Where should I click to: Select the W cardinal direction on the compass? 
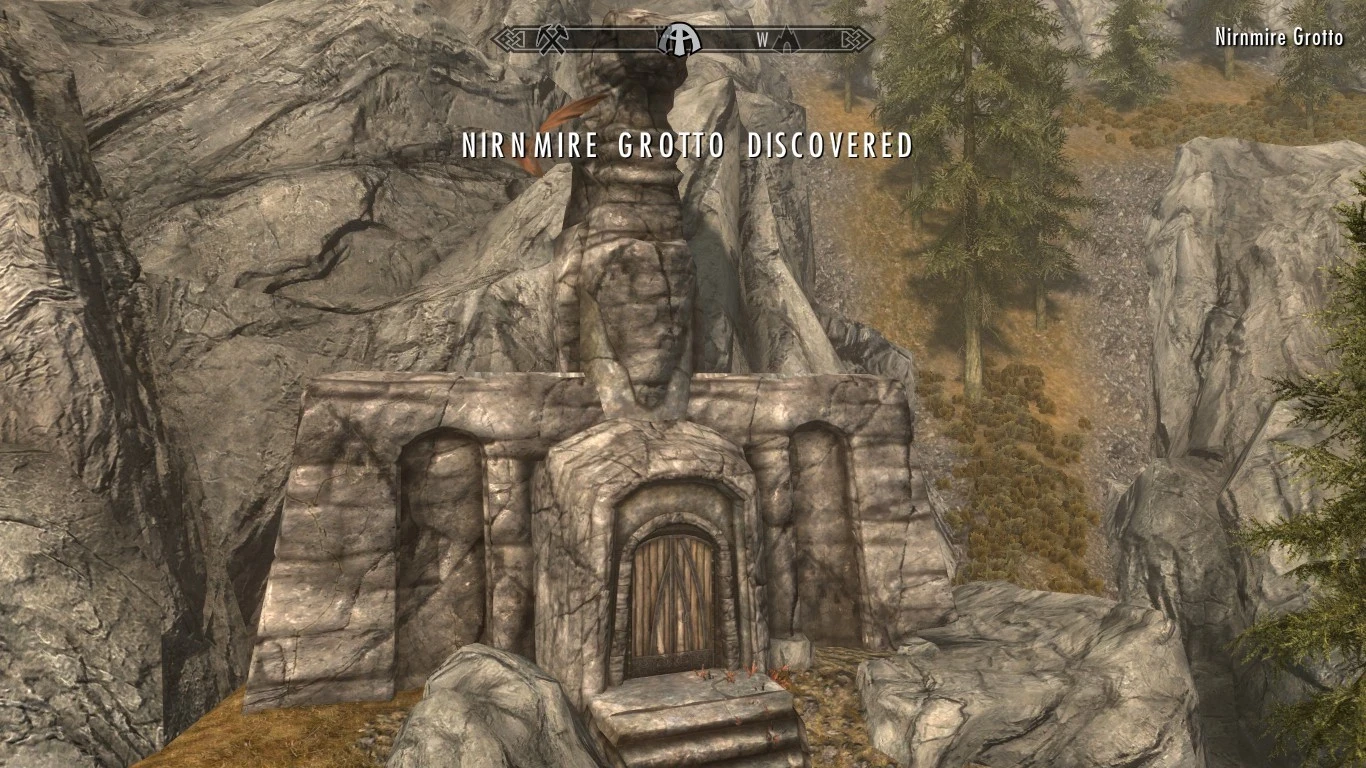(763, 38)
